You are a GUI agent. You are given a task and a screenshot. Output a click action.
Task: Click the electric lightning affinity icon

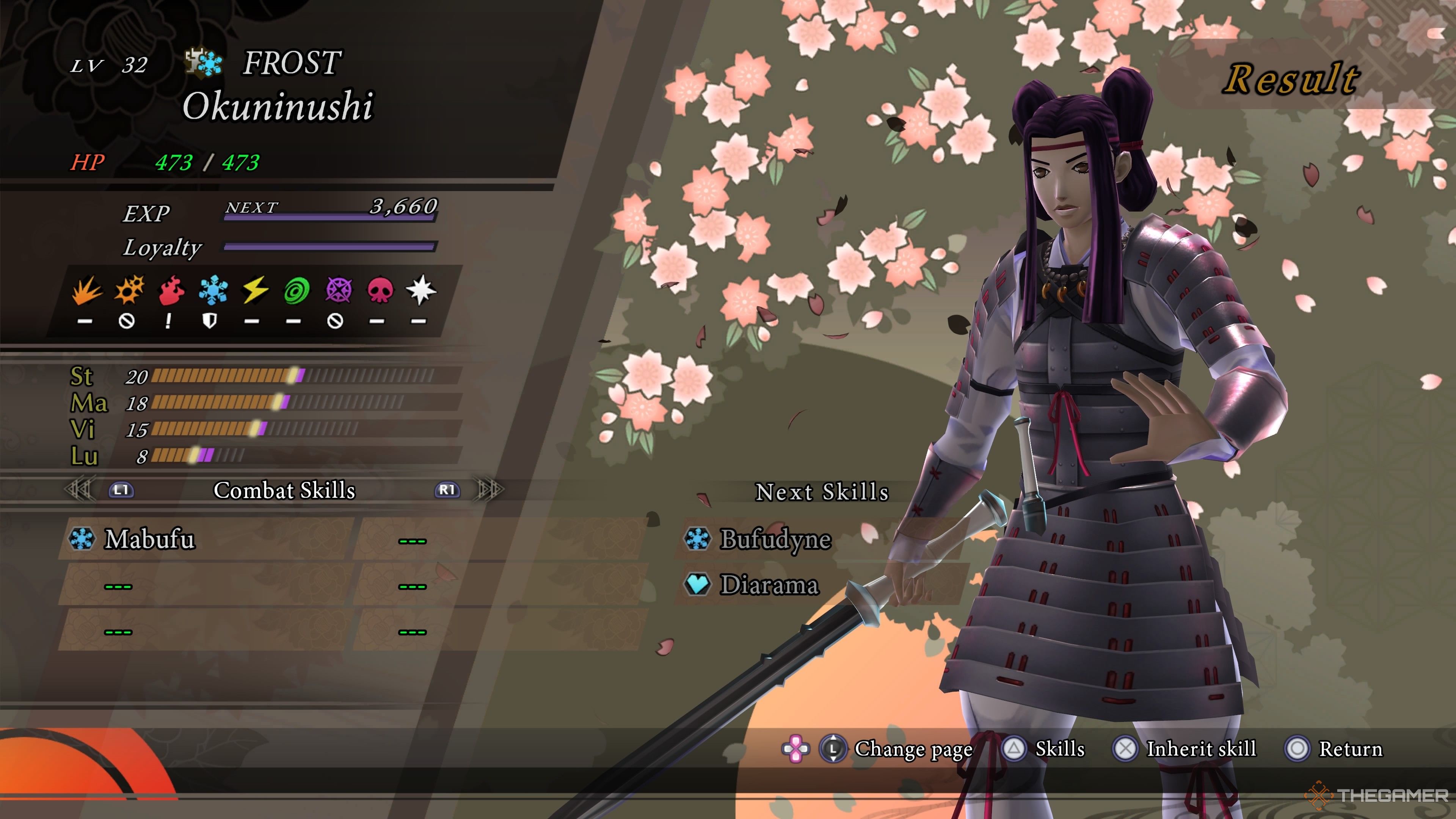click(x=255, y=290)
